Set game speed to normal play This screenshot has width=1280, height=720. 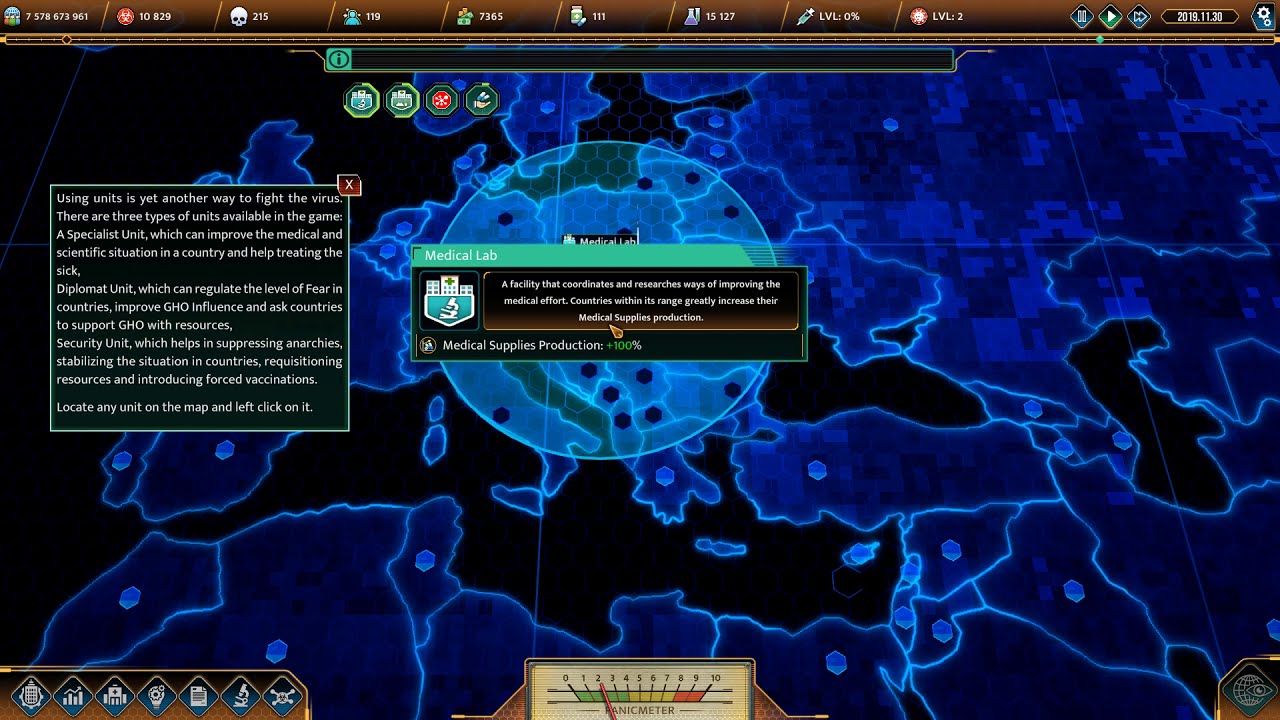coord(1110,16)
